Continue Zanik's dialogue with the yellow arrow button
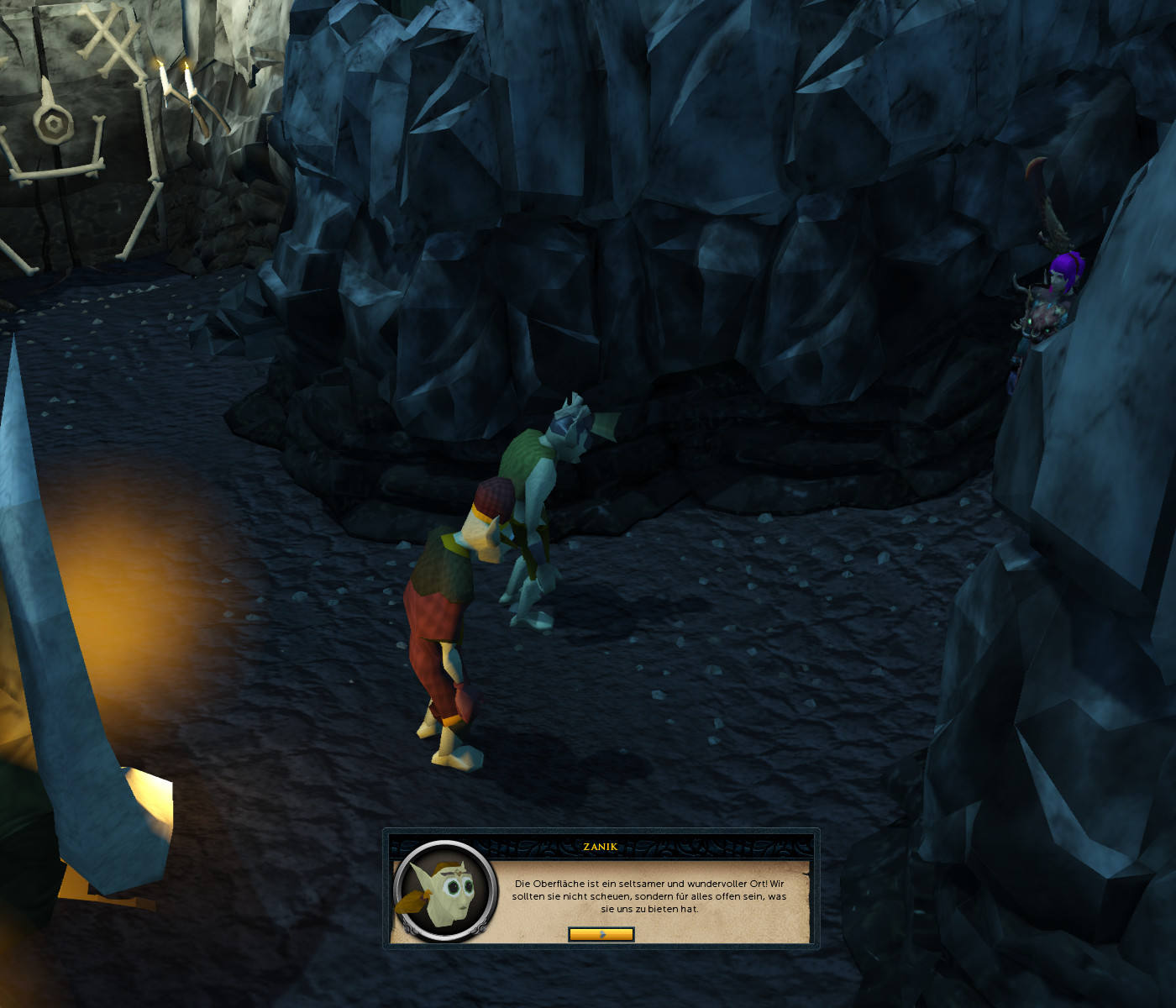1176x1008 pixels. [x=601, y=934]
